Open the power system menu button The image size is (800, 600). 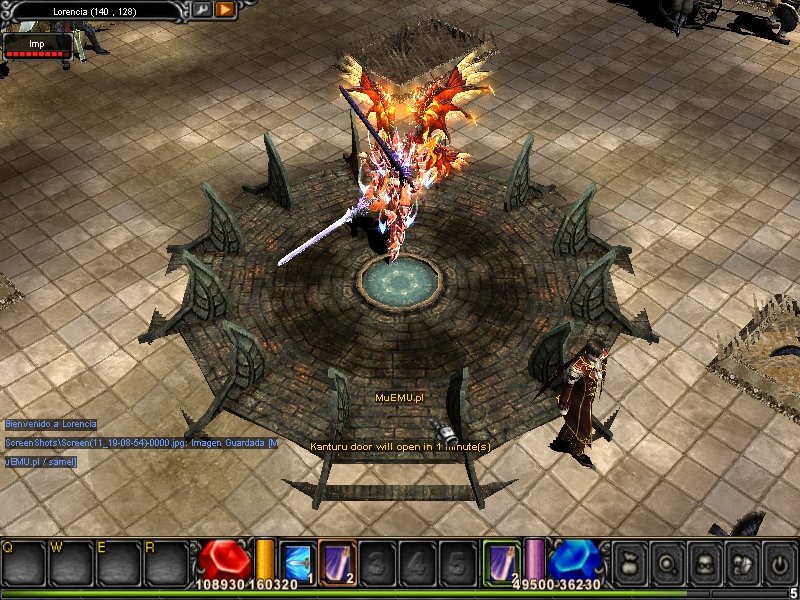coord(778,562)
